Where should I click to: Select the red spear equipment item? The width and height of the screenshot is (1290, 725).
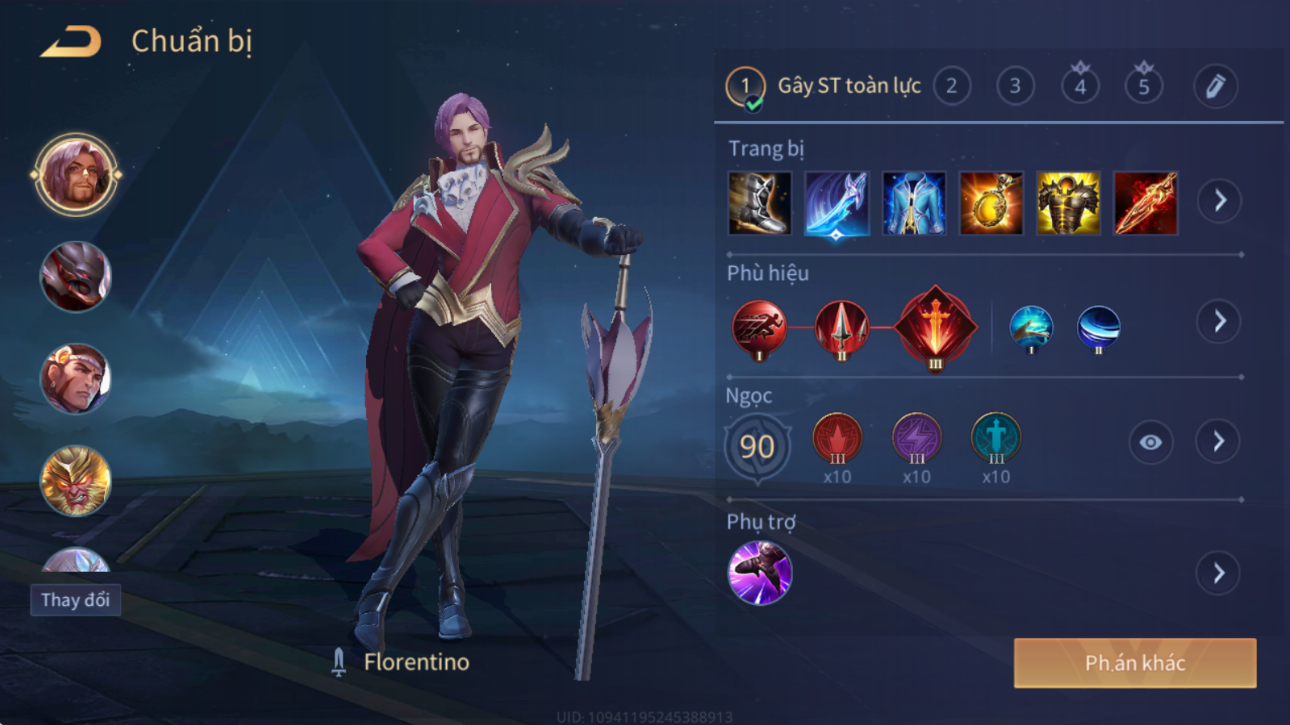[x=1145, y=203]
